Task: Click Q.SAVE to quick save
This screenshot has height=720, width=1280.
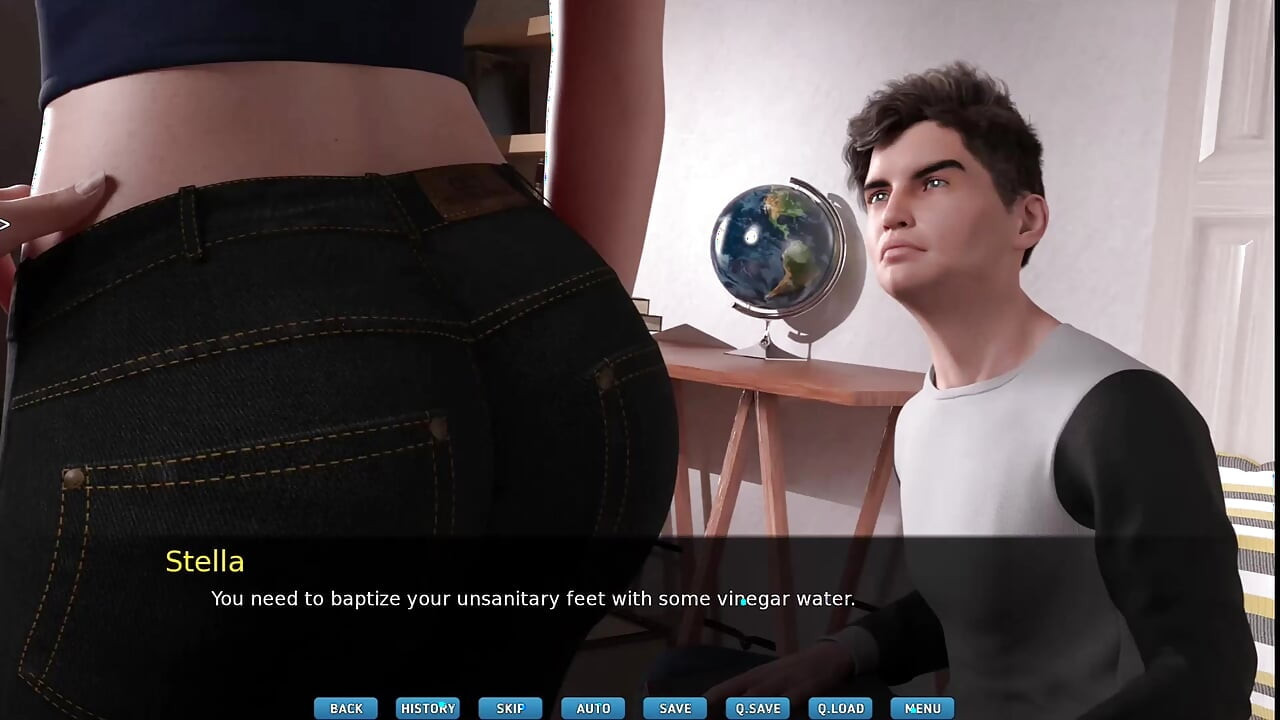Action: (757, 708)
